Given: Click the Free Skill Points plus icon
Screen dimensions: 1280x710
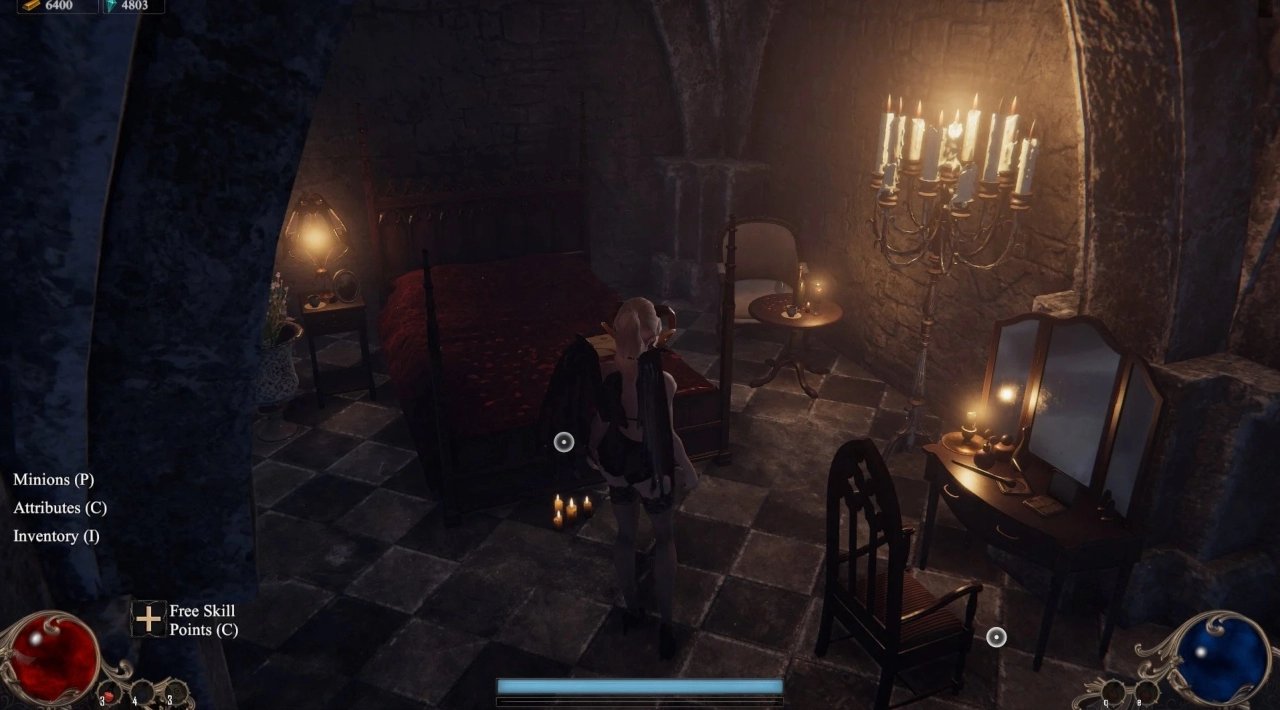Looking at the screenshot, I should coord(149,619).
